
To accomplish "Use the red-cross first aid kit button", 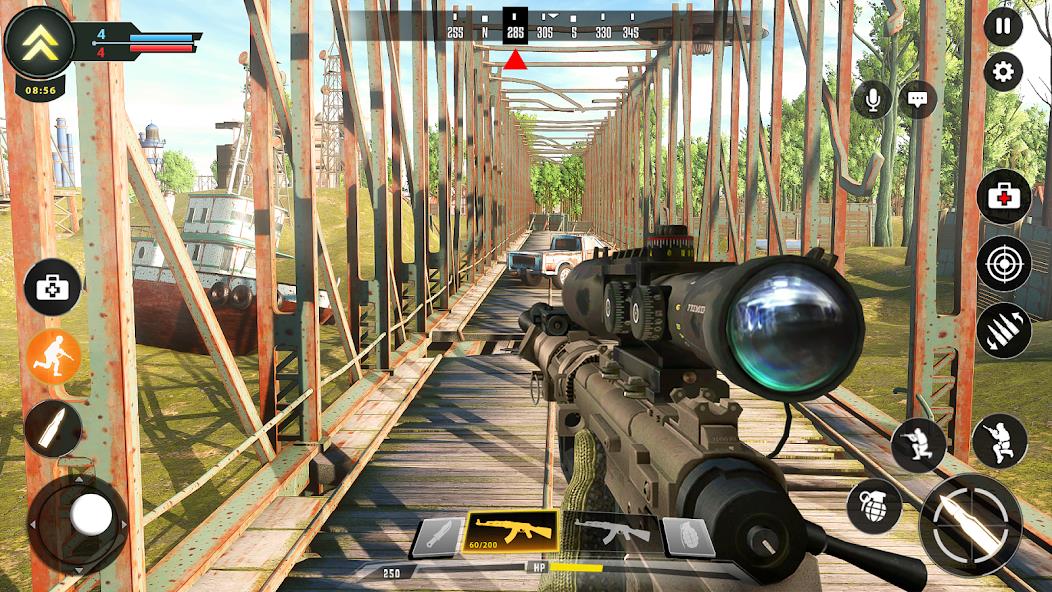I will (x=1003, y=197).
